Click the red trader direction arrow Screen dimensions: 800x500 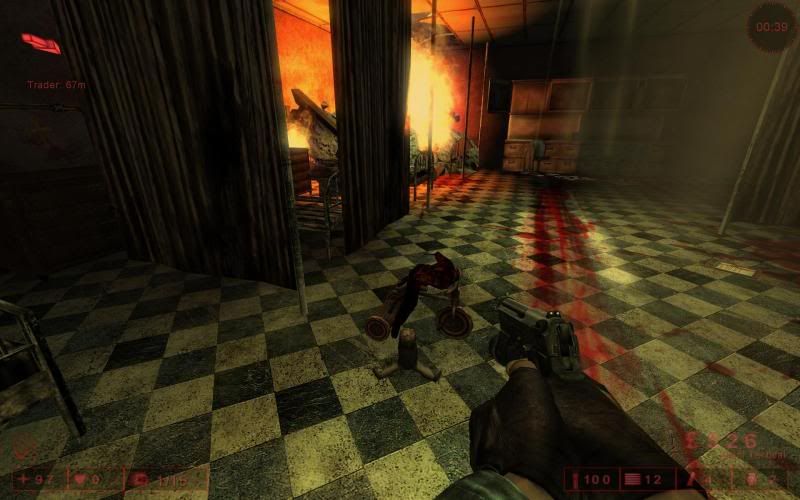click(41, 43)
